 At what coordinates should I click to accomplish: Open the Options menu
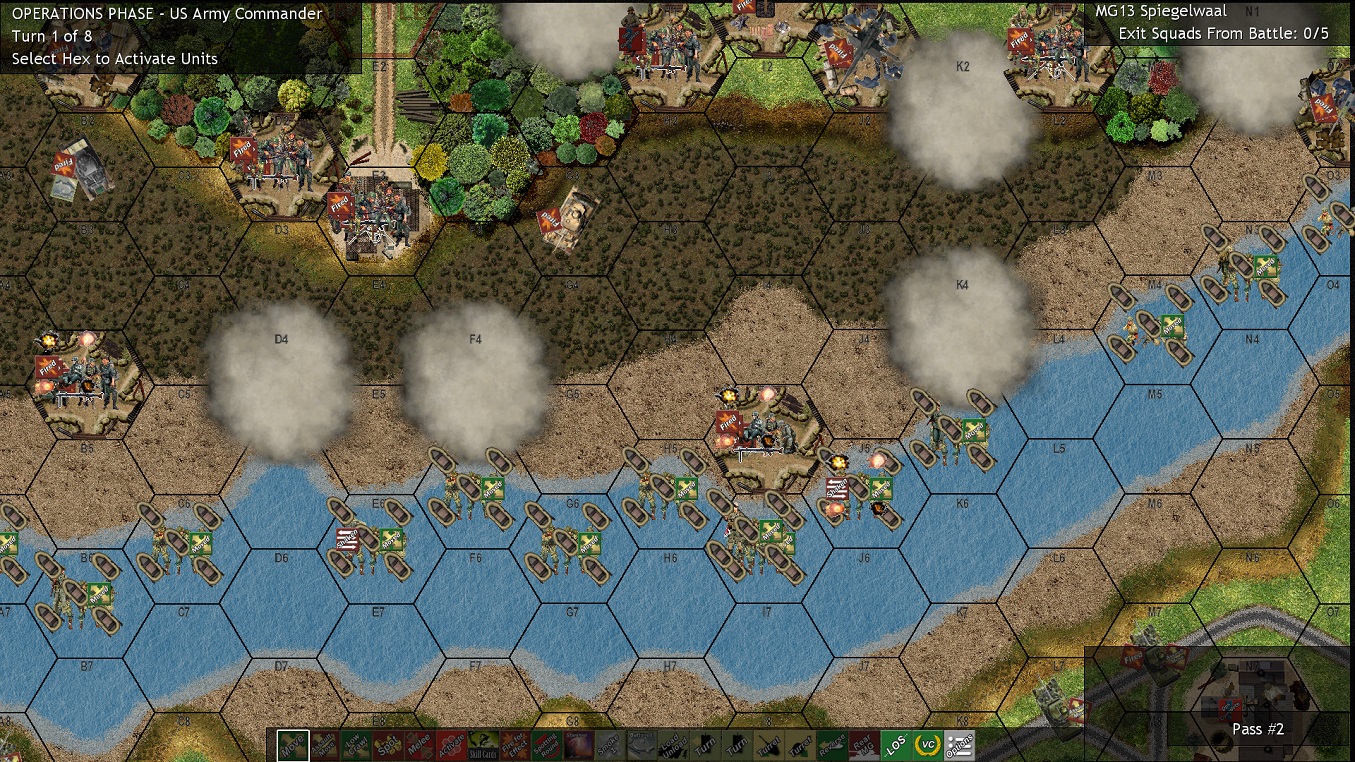click(x=960, y=745)
